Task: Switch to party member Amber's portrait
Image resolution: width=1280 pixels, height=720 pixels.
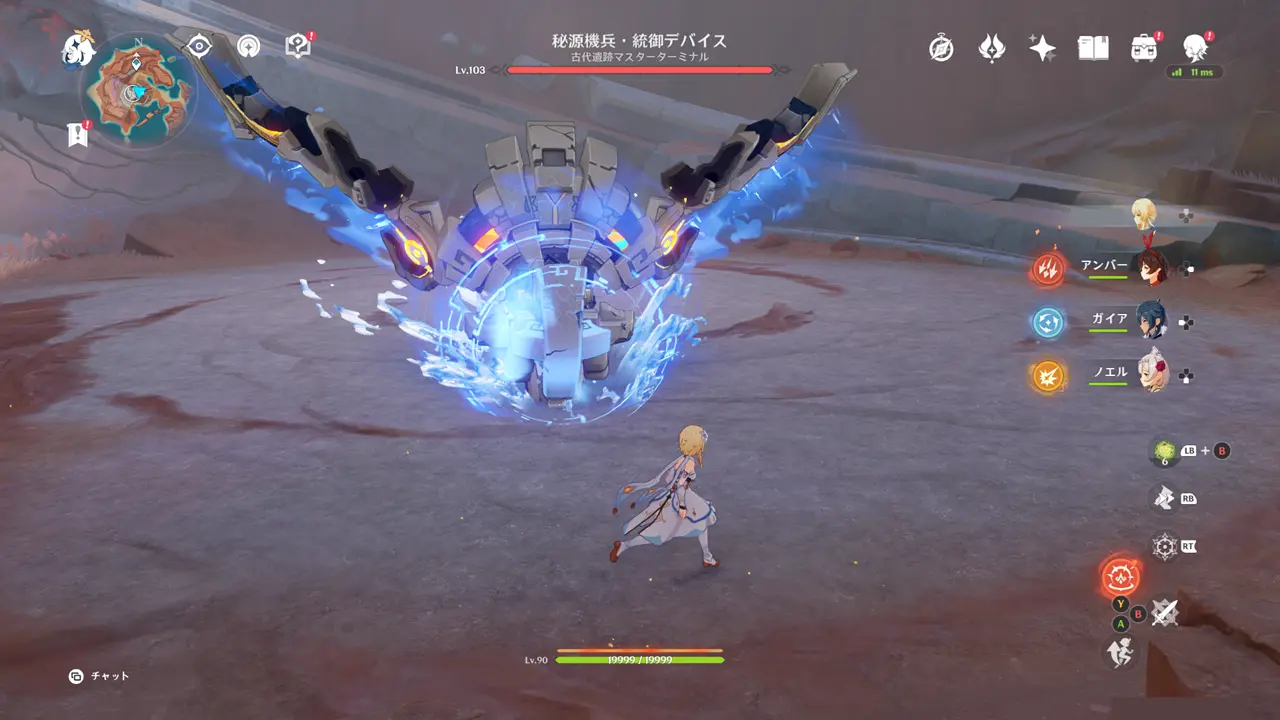Action: [1150, 266]
